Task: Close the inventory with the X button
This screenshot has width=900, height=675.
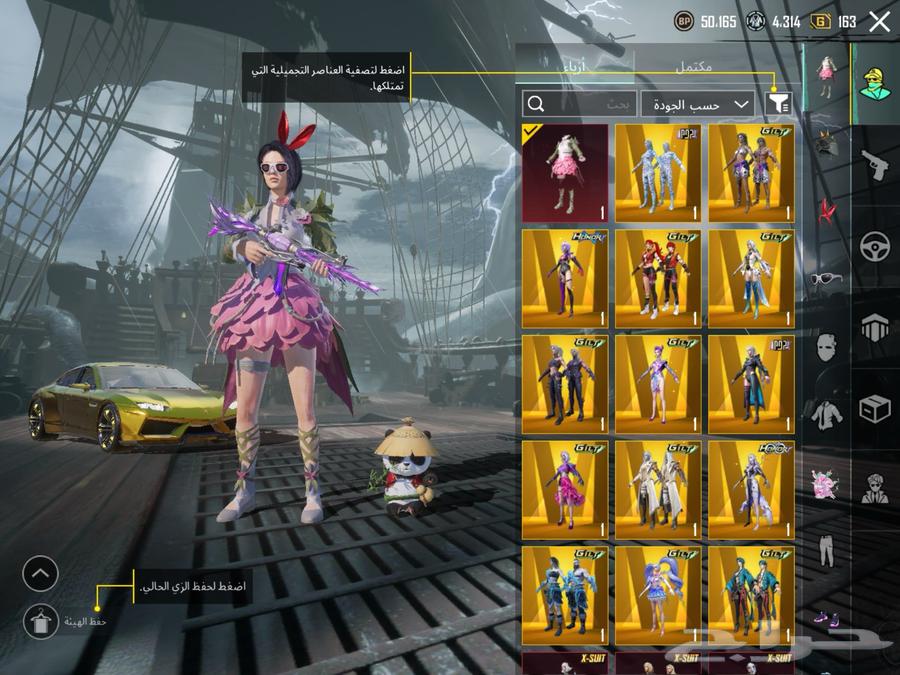Action: pyautogui.click(x=879, y=22)
